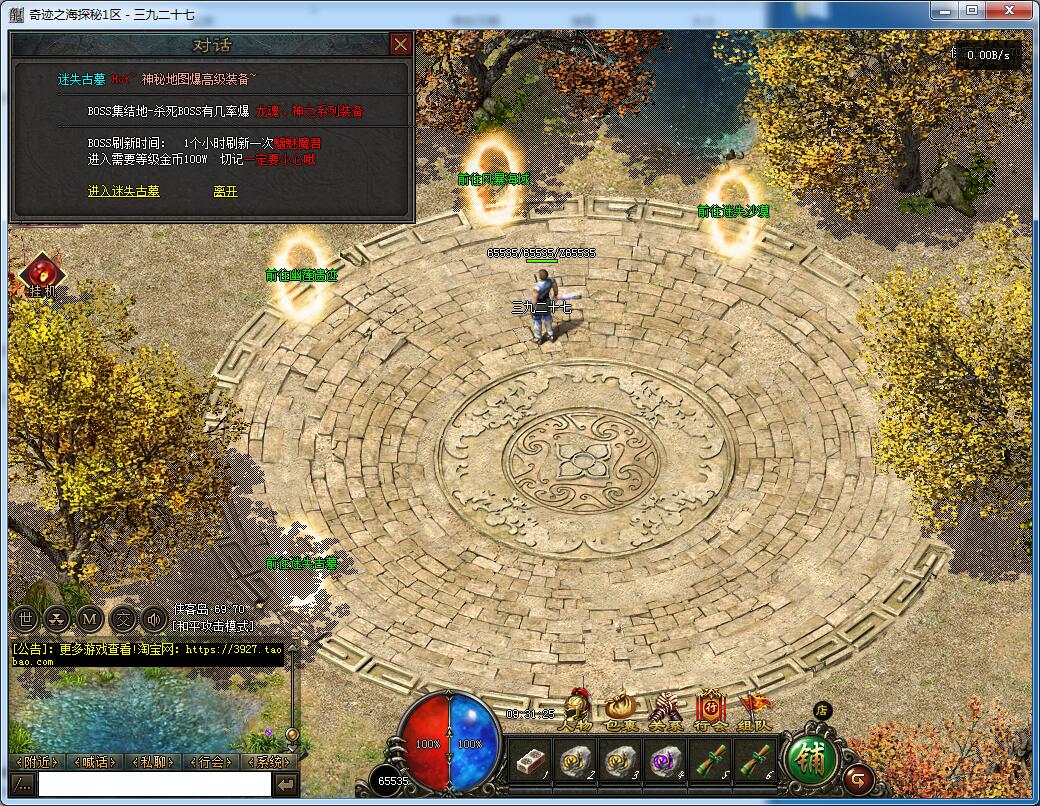Viewport: 1040px width, 806px height.
Task: Toggle the 挂机 auto-battle icon
Action: click(42, 274)
